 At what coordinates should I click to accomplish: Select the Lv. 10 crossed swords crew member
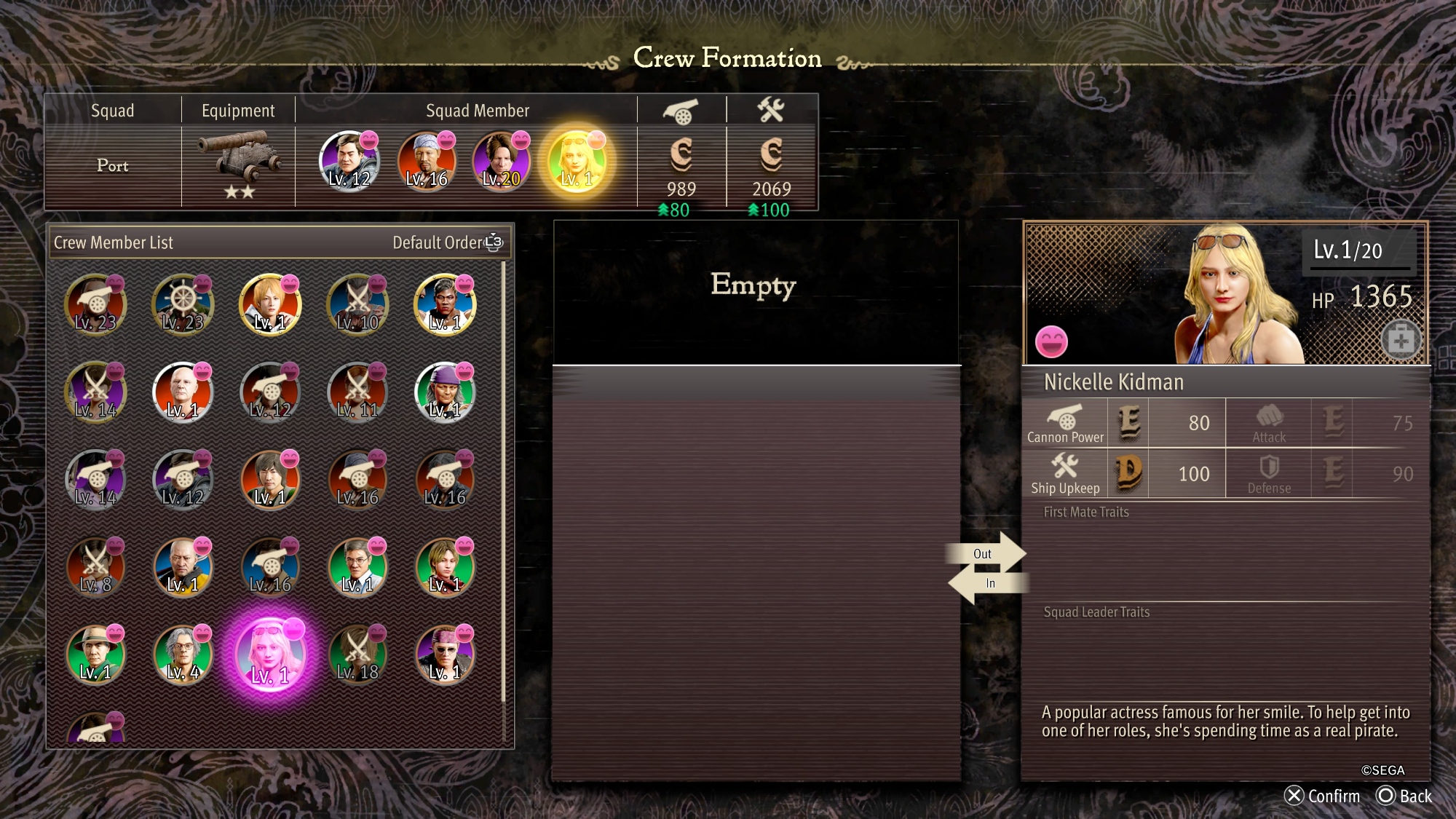click(x=357, y=305)
